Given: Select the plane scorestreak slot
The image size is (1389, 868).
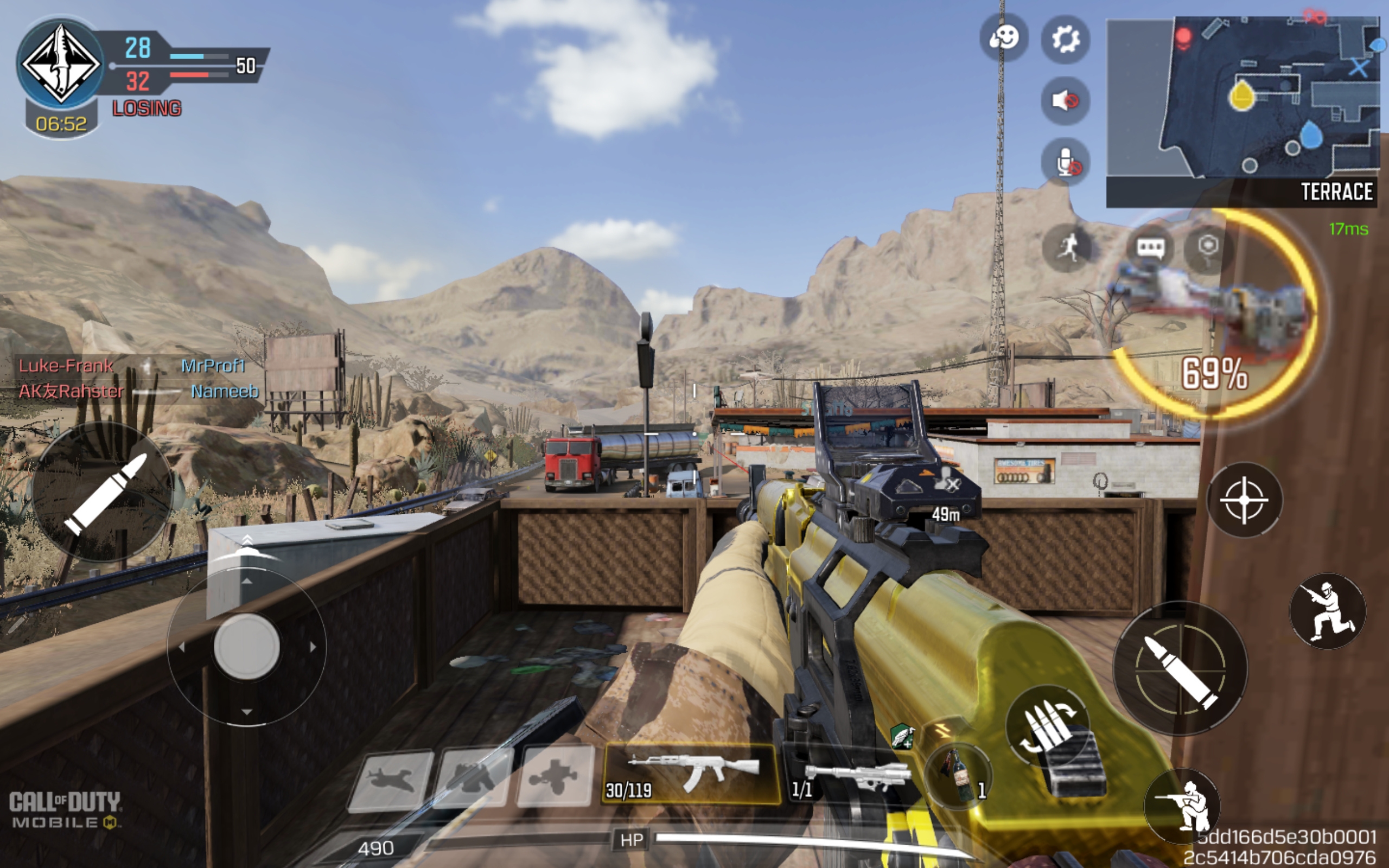Looking at the screenshot, I should point(391,780).
